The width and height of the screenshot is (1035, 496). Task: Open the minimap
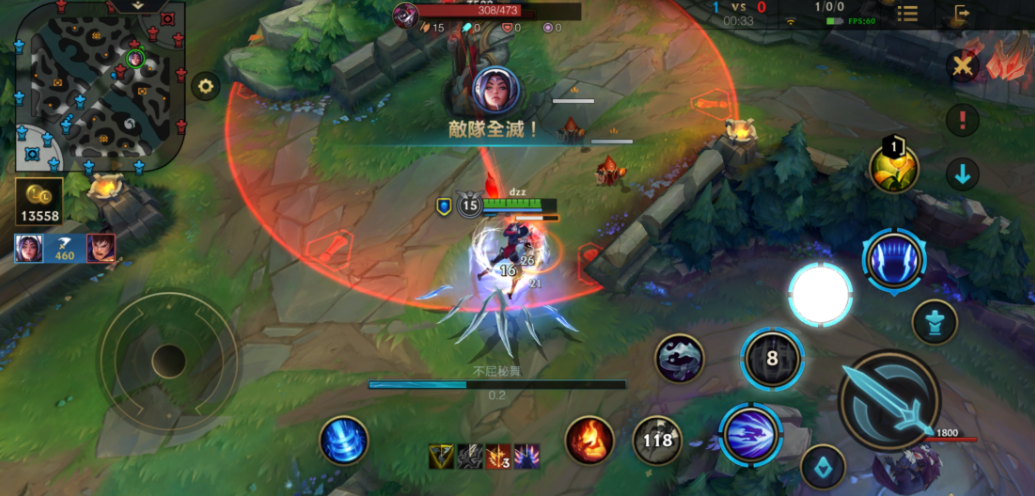pos(96,88)
